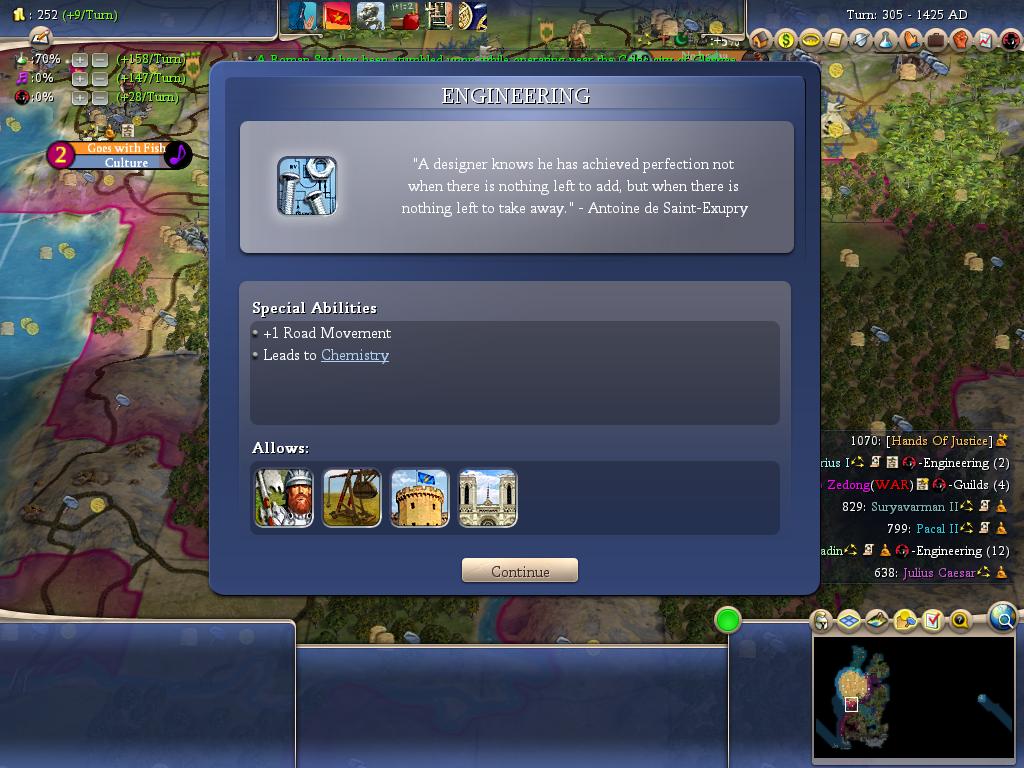This screenshot has height=768, width=1024.
Task: Open the domestic advisor house icon
Action: click(x=761, y=40)
